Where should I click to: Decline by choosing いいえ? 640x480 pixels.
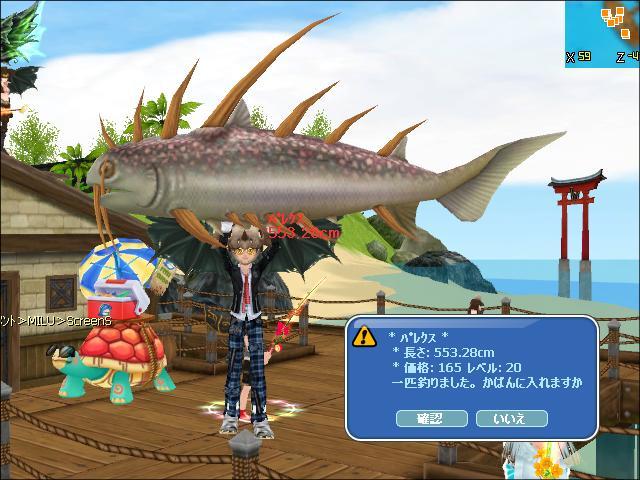[508, 418]
